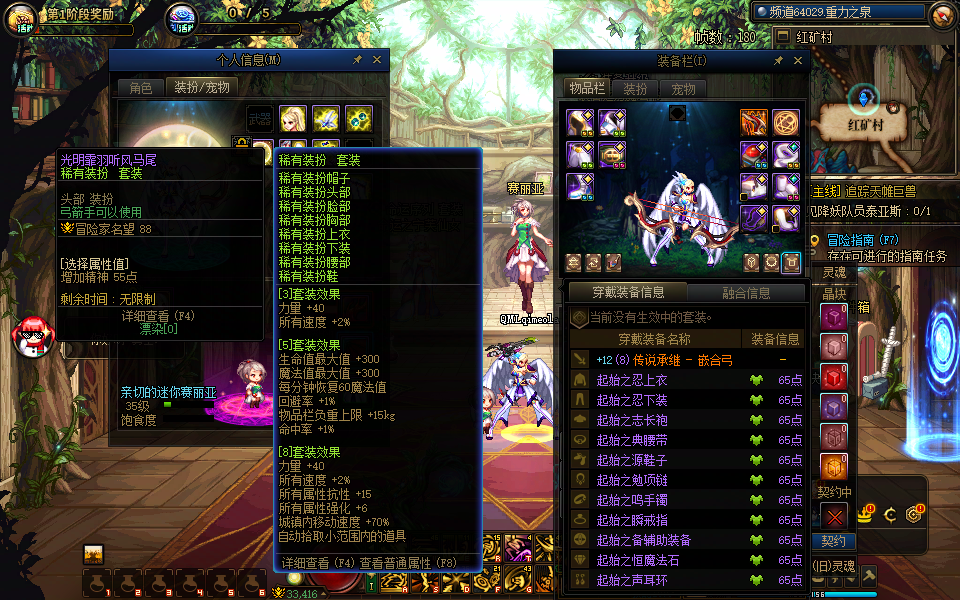Screen dimensions: 960x600
Task: Click the 契约 contract button
Action: tap(833, 541)
